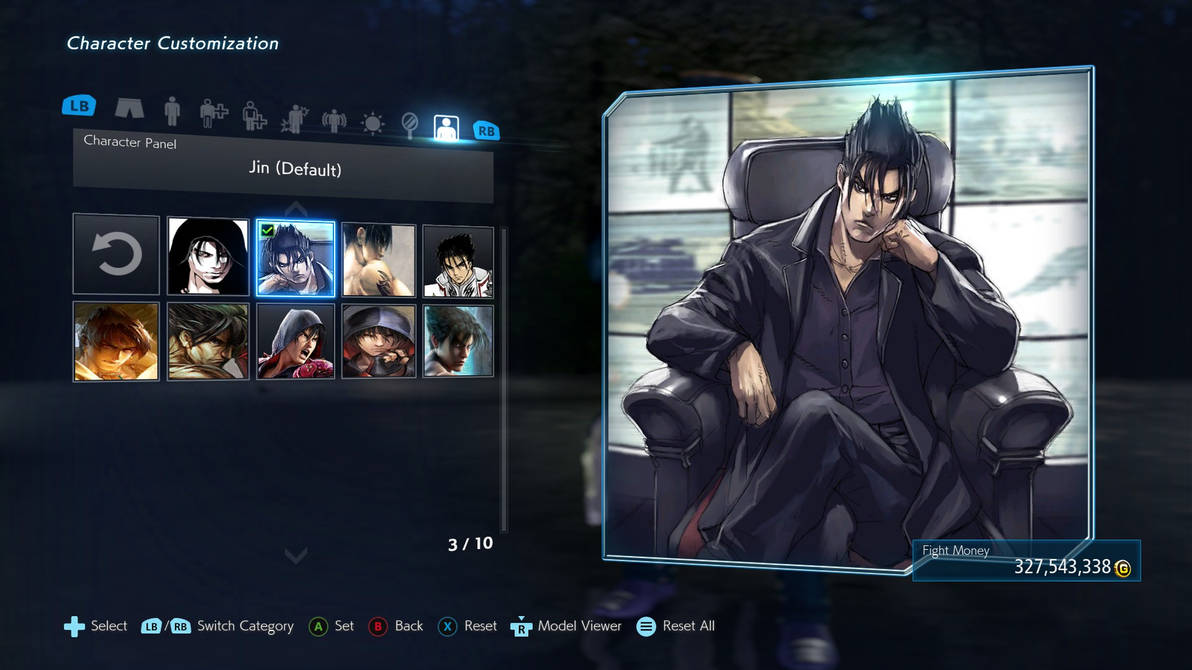Open the single standing figure category tab
The image size is (1192, 670).
(x=172, y=111)
